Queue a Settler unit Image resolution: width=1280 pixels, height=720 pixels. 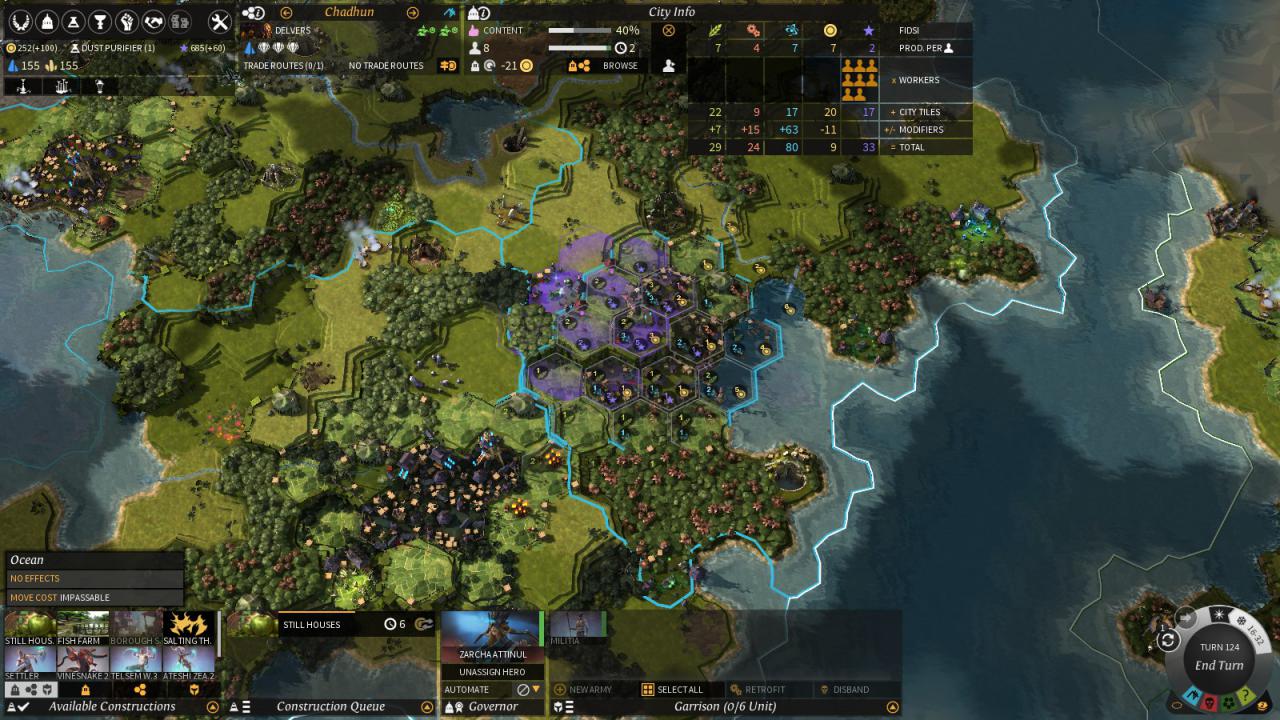(x=29, y=662)
